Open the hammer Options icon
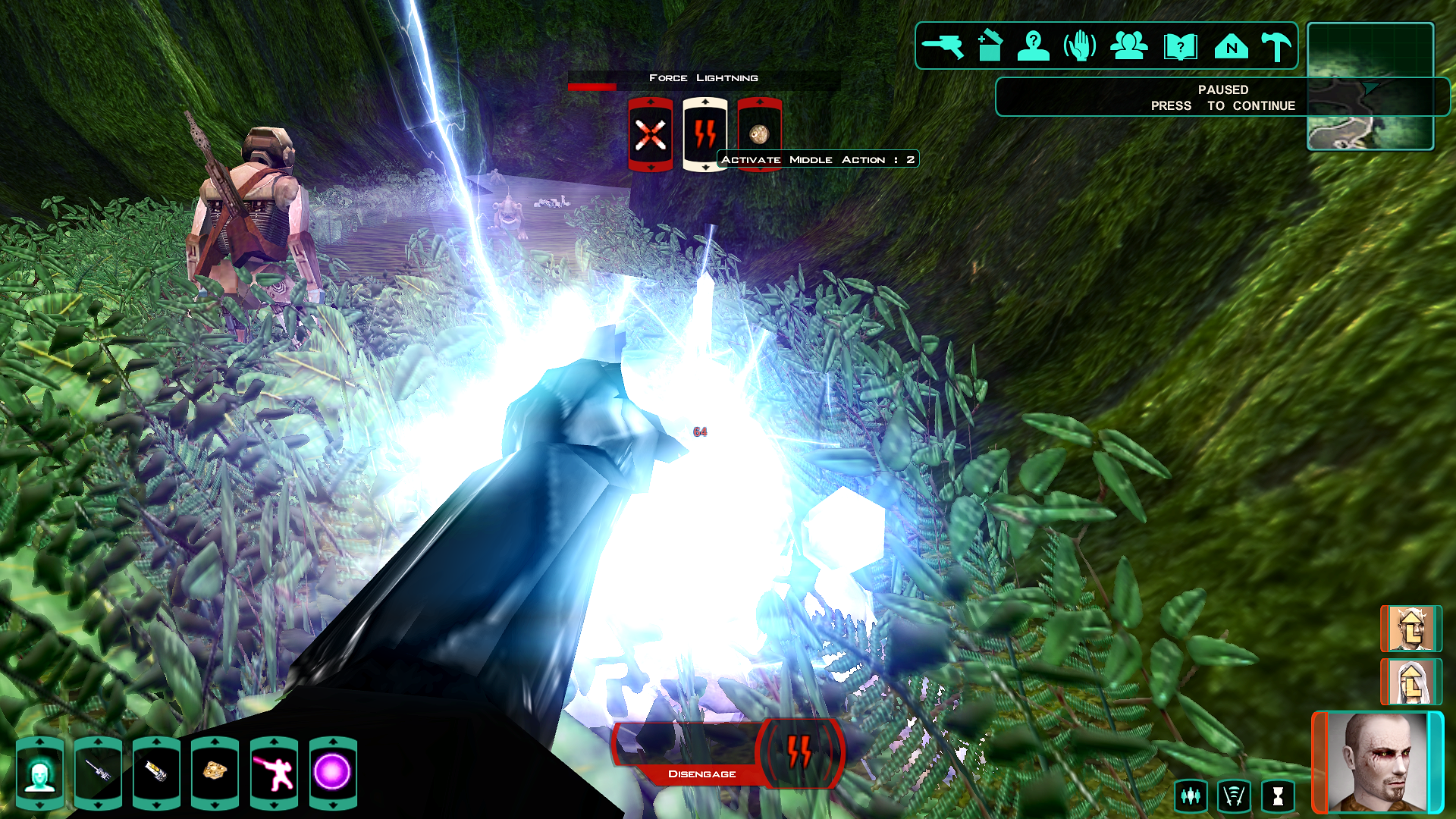The width and height of the screenshot is (1456, 819). point(1276,46)
